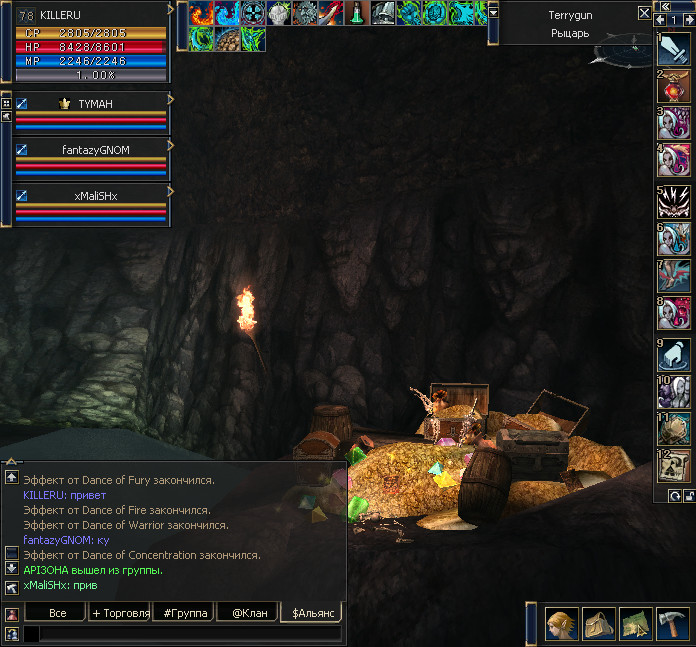Select the #Группа party chat tab
Viewport: 696px width, 647px height.
[184, 612]
